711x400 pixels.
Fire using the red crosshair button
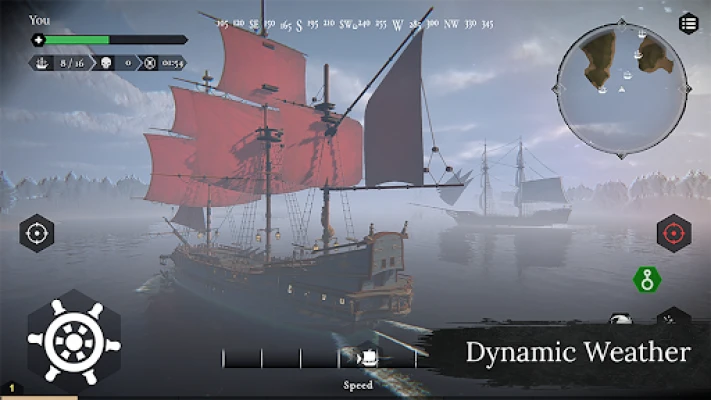(673, 233)
